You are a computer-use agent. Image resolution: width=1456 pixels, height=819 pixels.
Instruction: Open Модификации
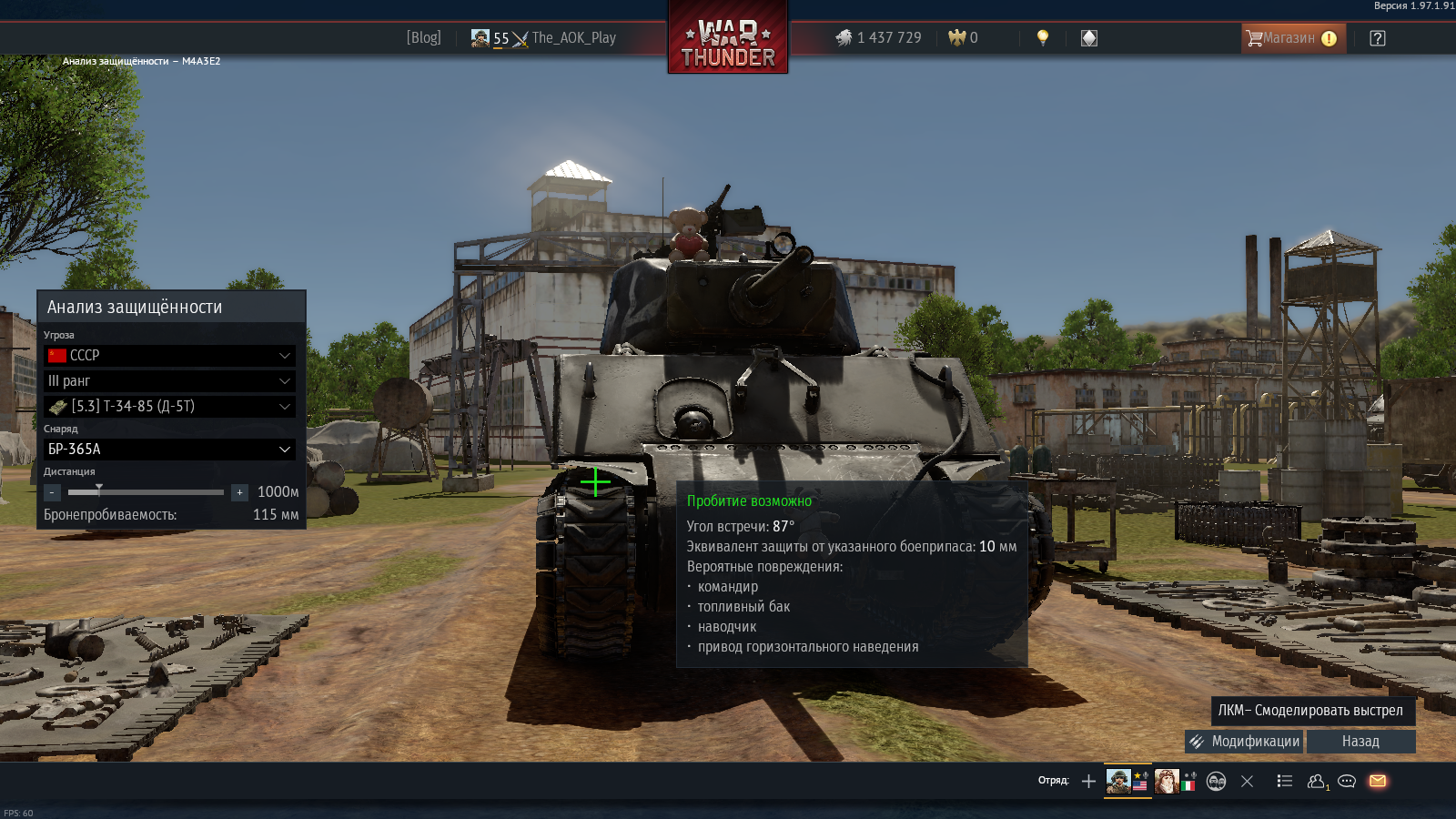(x=1244, y=742)
